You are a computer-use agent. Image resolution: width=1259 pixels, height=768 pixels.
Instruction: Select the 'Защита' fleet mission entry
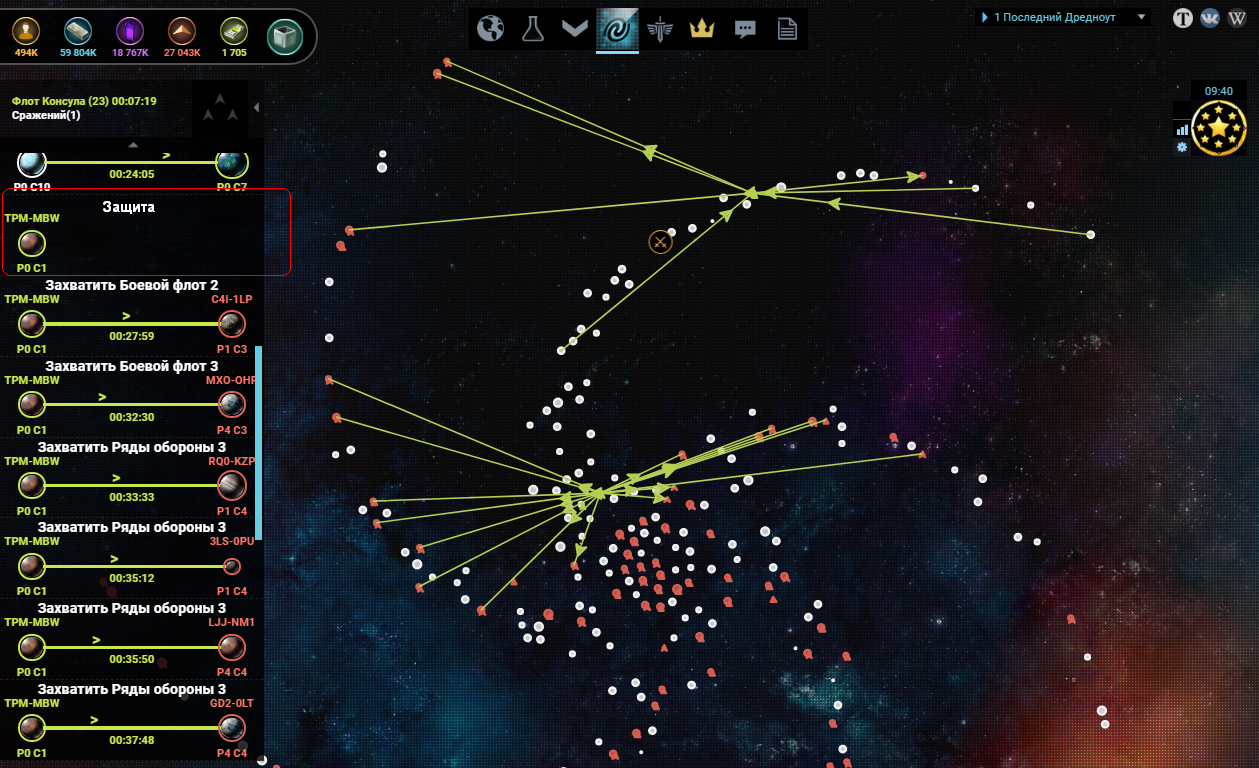(146, 232)
